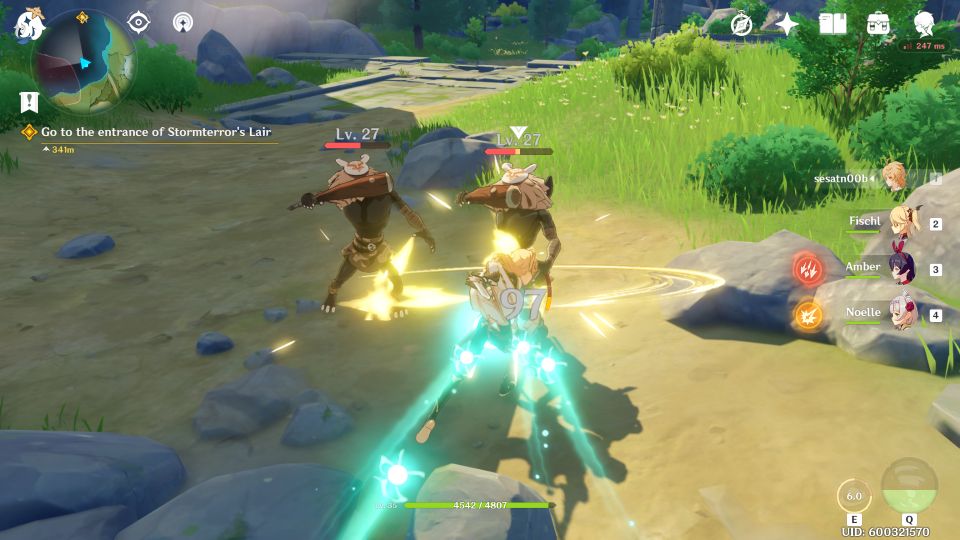The image size is (960, 540).
Task: Open the backpack inventory
Action: 879,23
